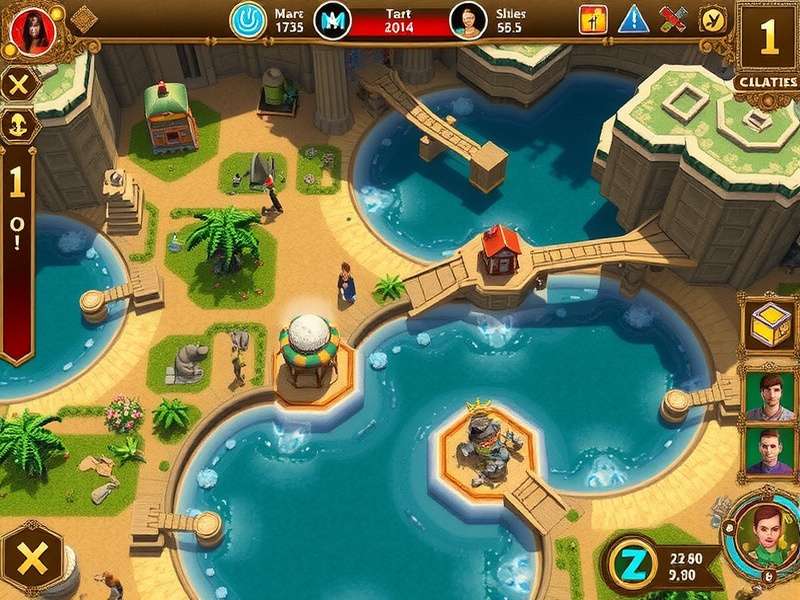Click the orange building icon

tap(594, 19)
